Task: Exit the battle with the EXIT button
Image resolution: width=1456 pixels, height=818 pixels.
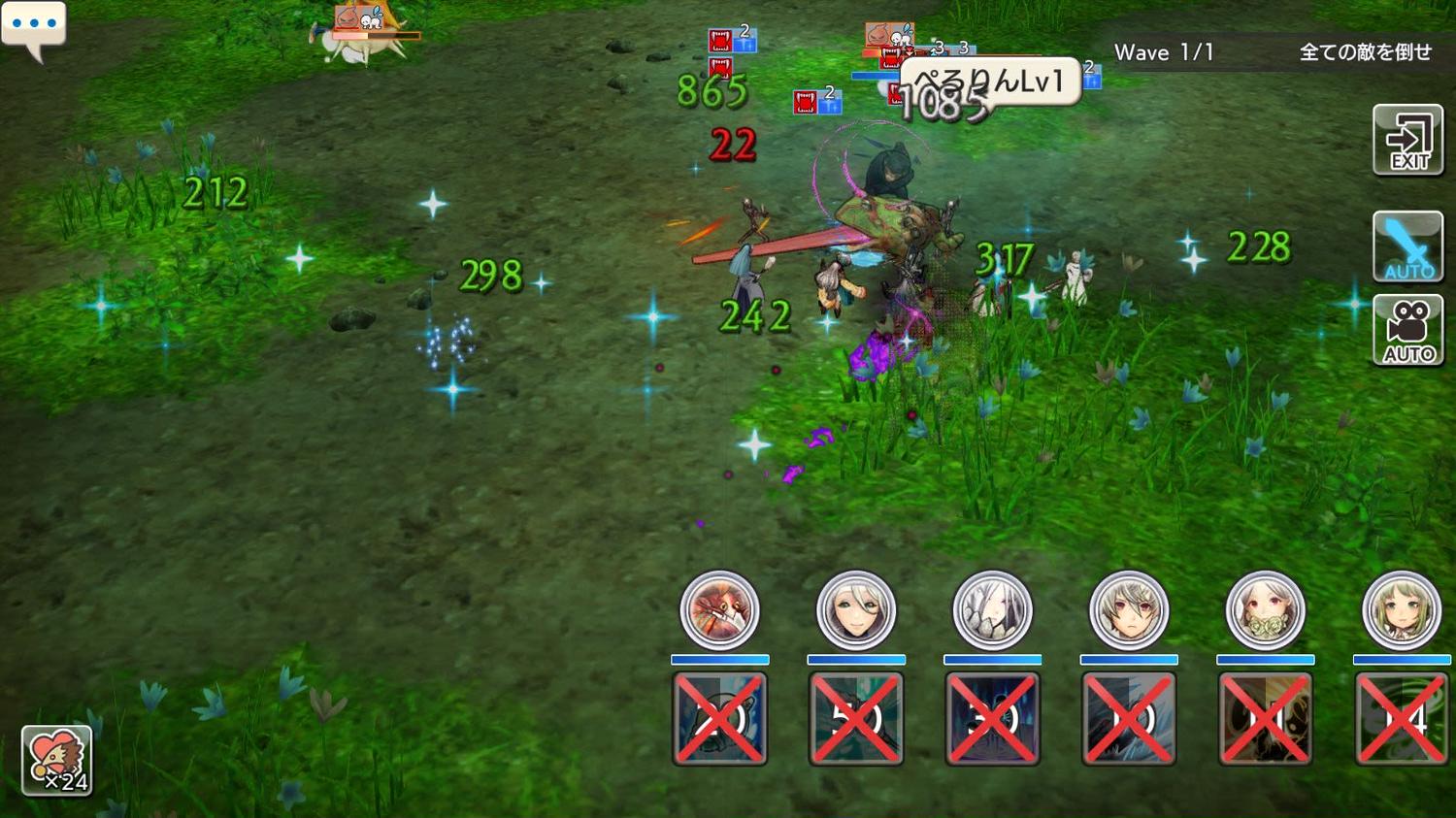Action: (1407, 141)
